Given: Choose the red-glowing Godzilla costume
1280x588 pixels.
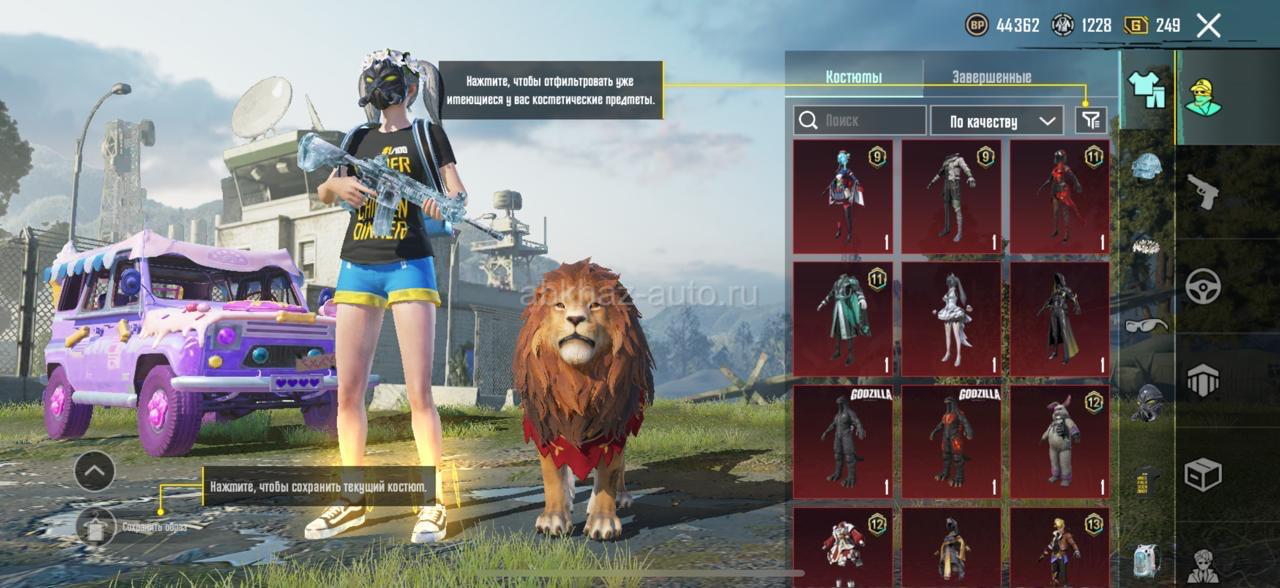Looking at the screenshot, I should 951,442.
